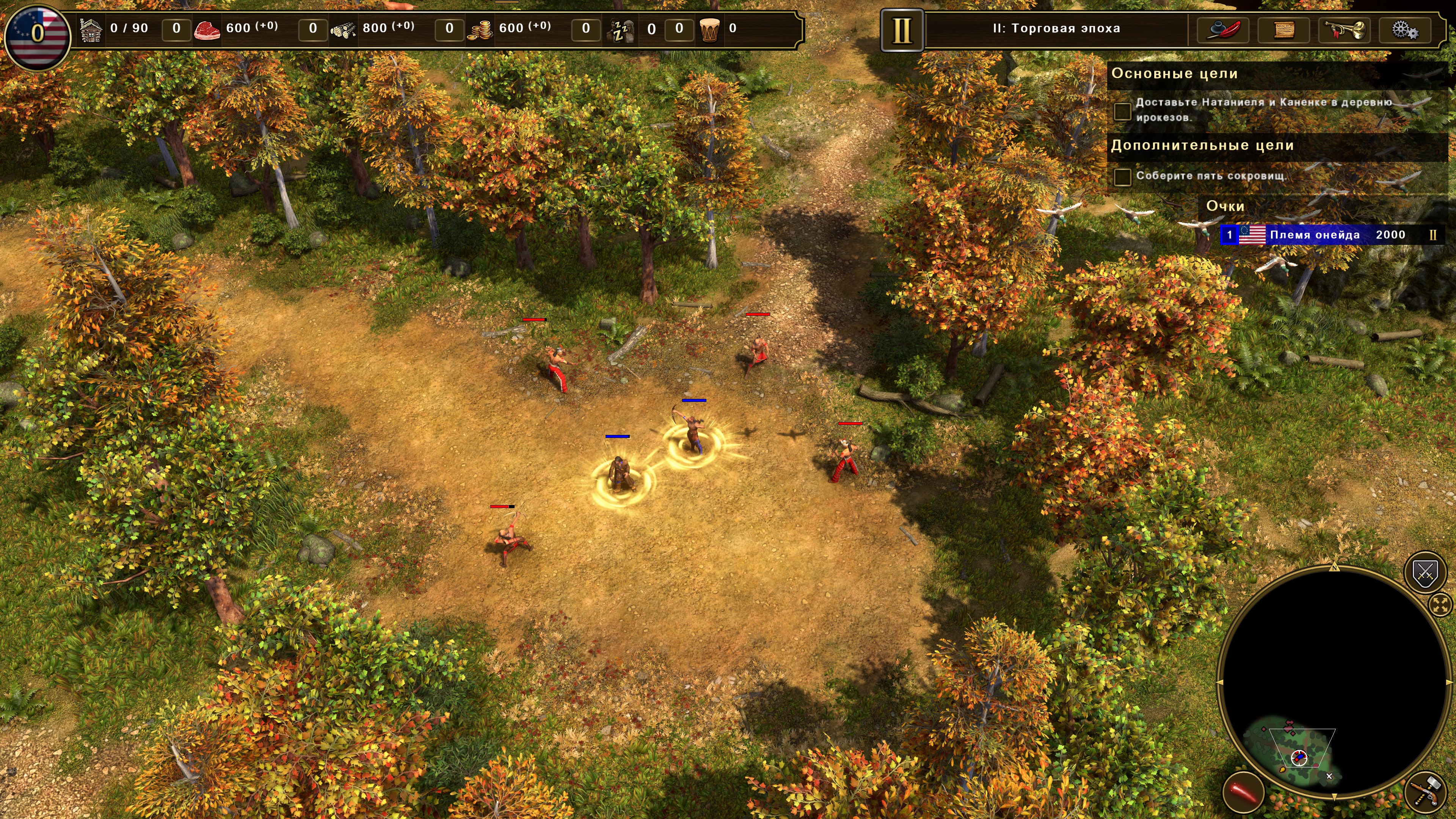1456x819 pixels.
Task: Click the hammer and pistol button
Action: tap(1426, 792)
